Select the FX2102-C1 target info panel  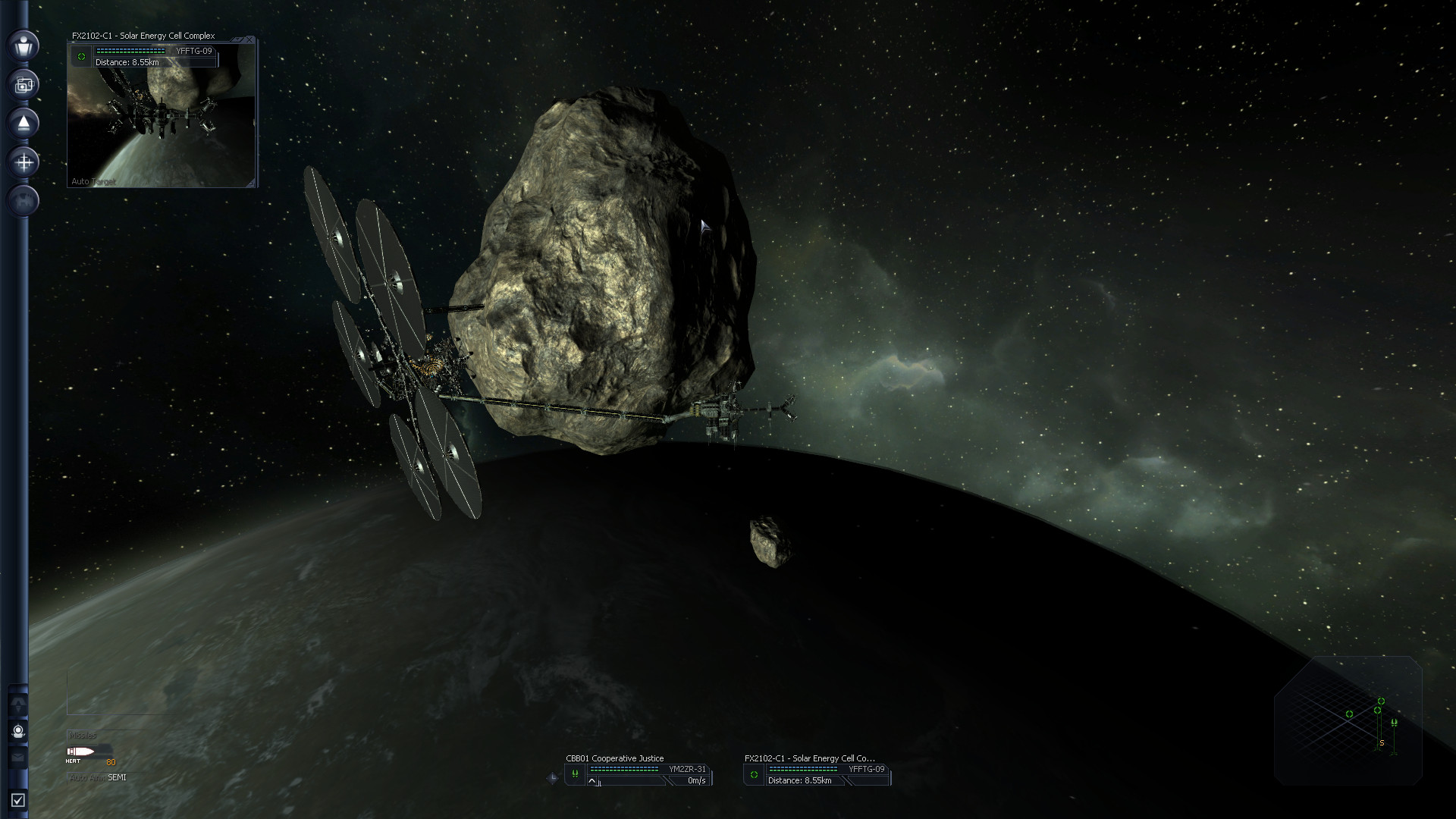coord(817,773)
